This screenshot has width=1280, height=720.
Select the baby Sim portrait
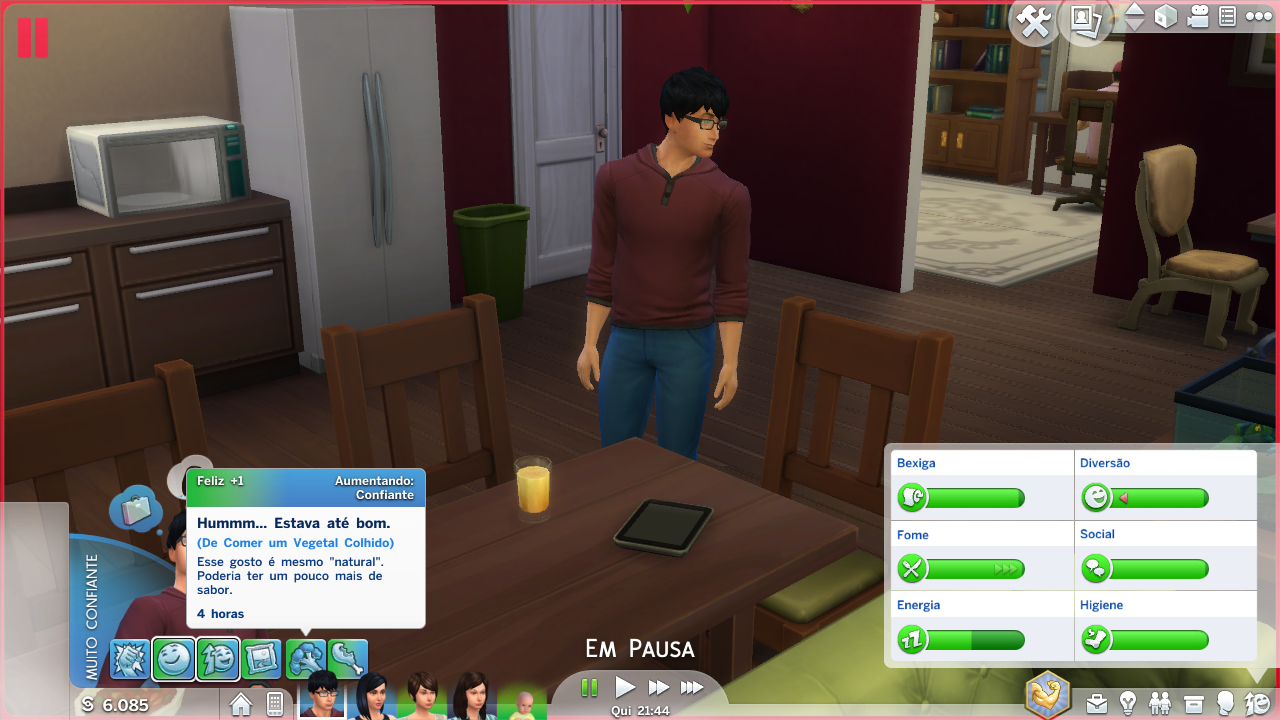(523, 702)
